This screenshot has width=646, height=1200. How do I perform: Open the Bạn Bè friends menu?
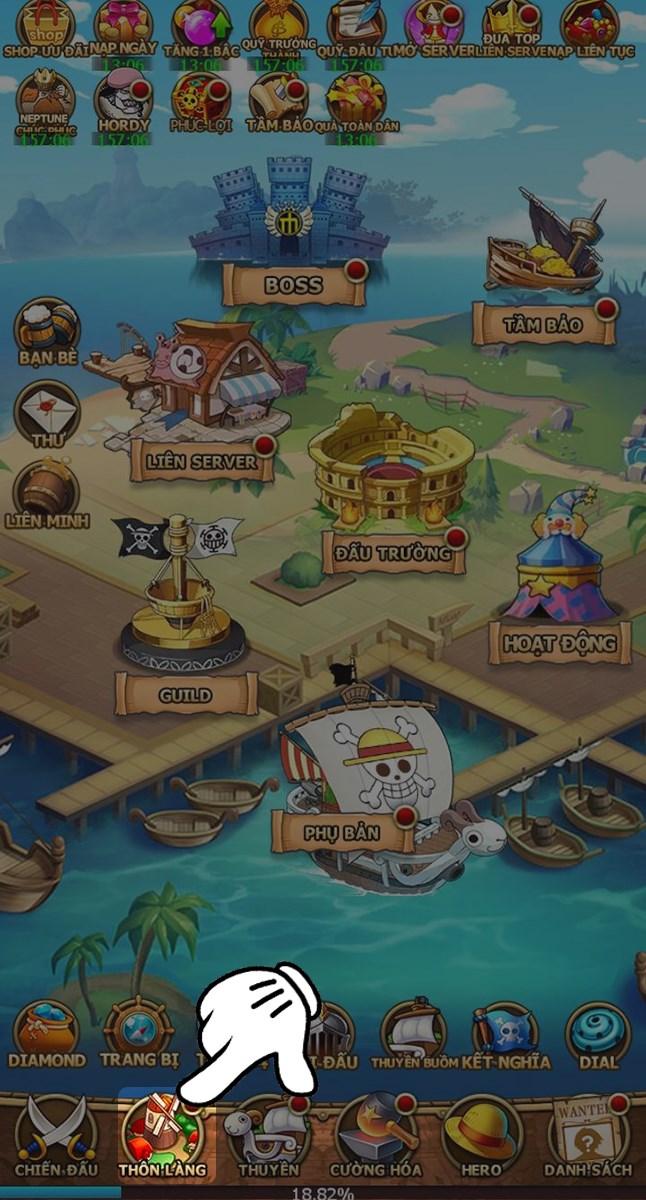point(47,331)
